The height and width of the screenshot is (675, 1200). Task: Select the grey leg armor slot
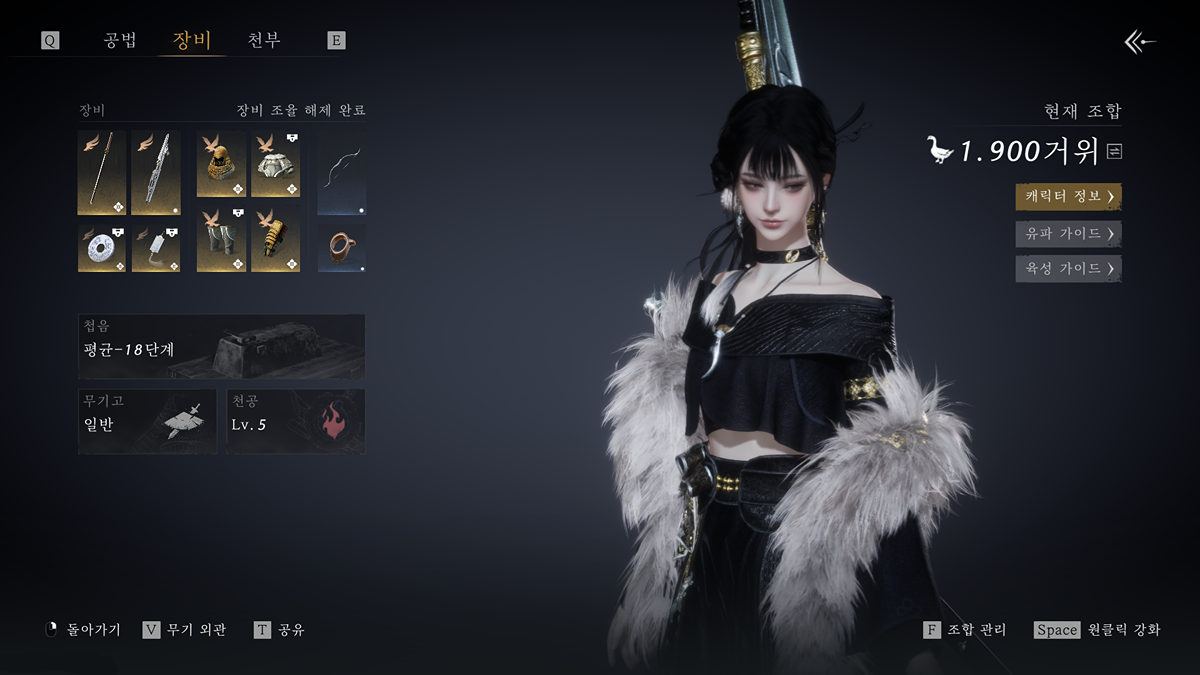[221, 240]
